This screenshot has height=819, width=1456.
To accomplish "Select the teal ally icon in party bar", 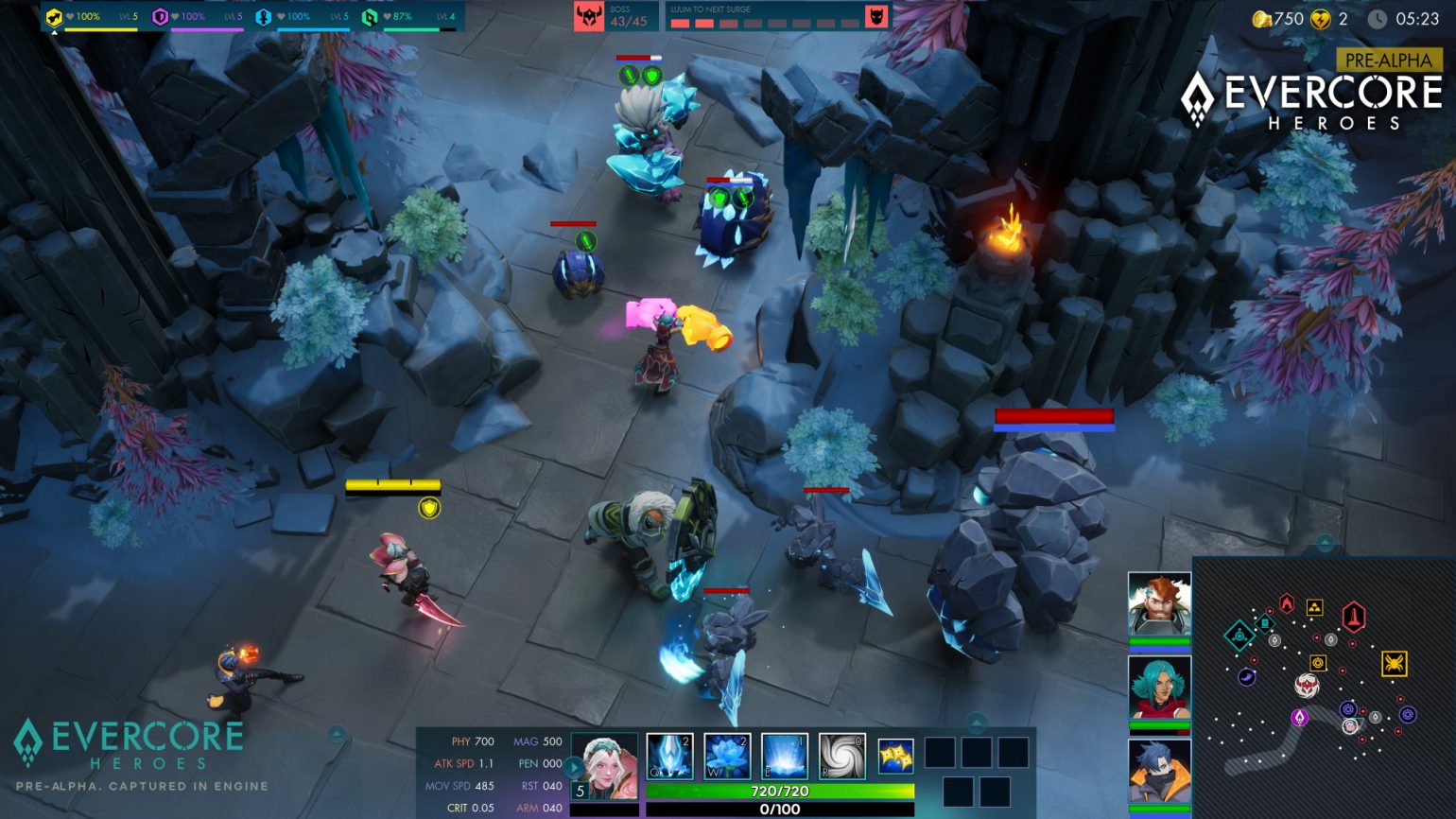I will pyautogui.click(x=371, y=18).
